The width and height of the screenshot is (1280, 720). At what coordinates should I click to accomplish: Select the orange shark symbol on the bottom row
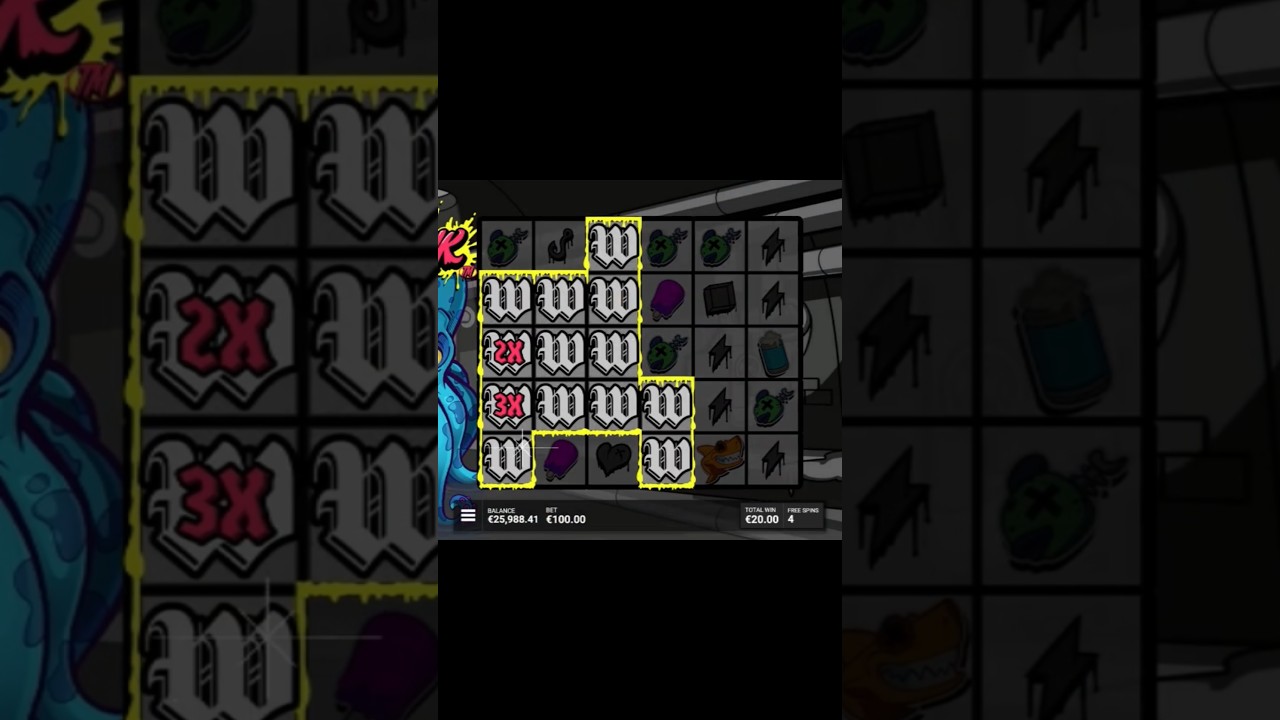[722, 458]
